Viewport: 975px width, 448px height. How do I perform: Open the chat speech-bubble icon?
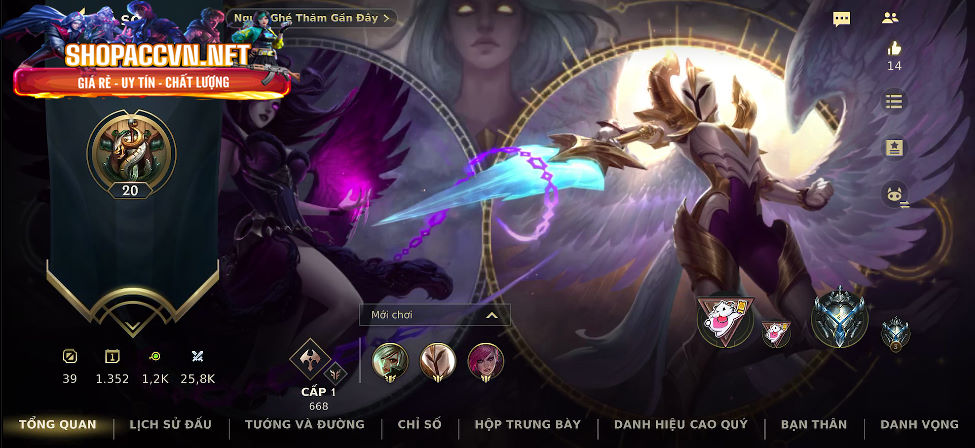(x=842, y=19)
